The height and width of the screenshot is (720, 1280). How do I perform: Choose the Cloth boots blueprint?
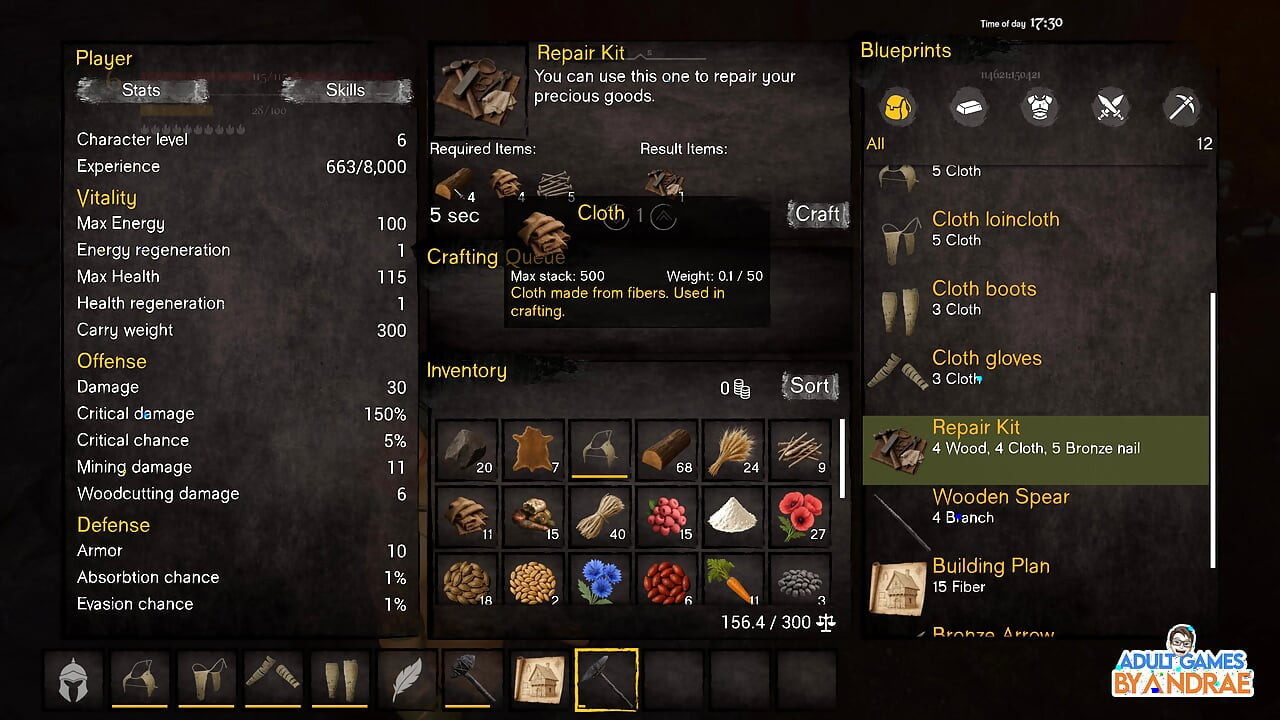tap(983, 298)
